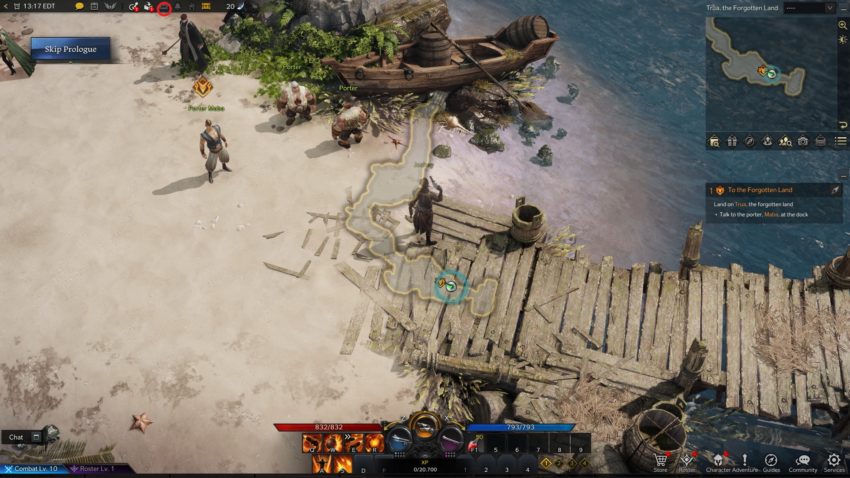Open the Community menu

click(x=802, y=461)
